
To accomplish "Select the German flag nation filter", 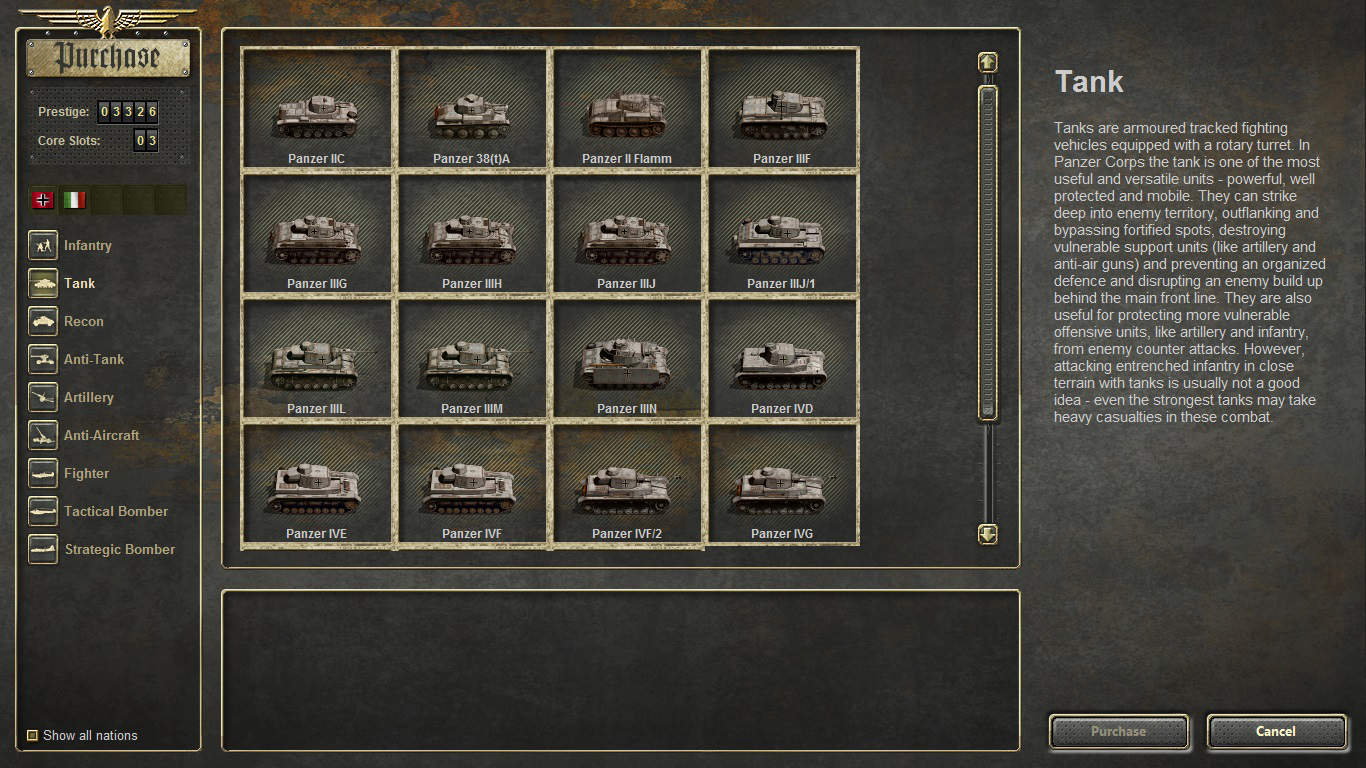I will click(x=43, y=200).
